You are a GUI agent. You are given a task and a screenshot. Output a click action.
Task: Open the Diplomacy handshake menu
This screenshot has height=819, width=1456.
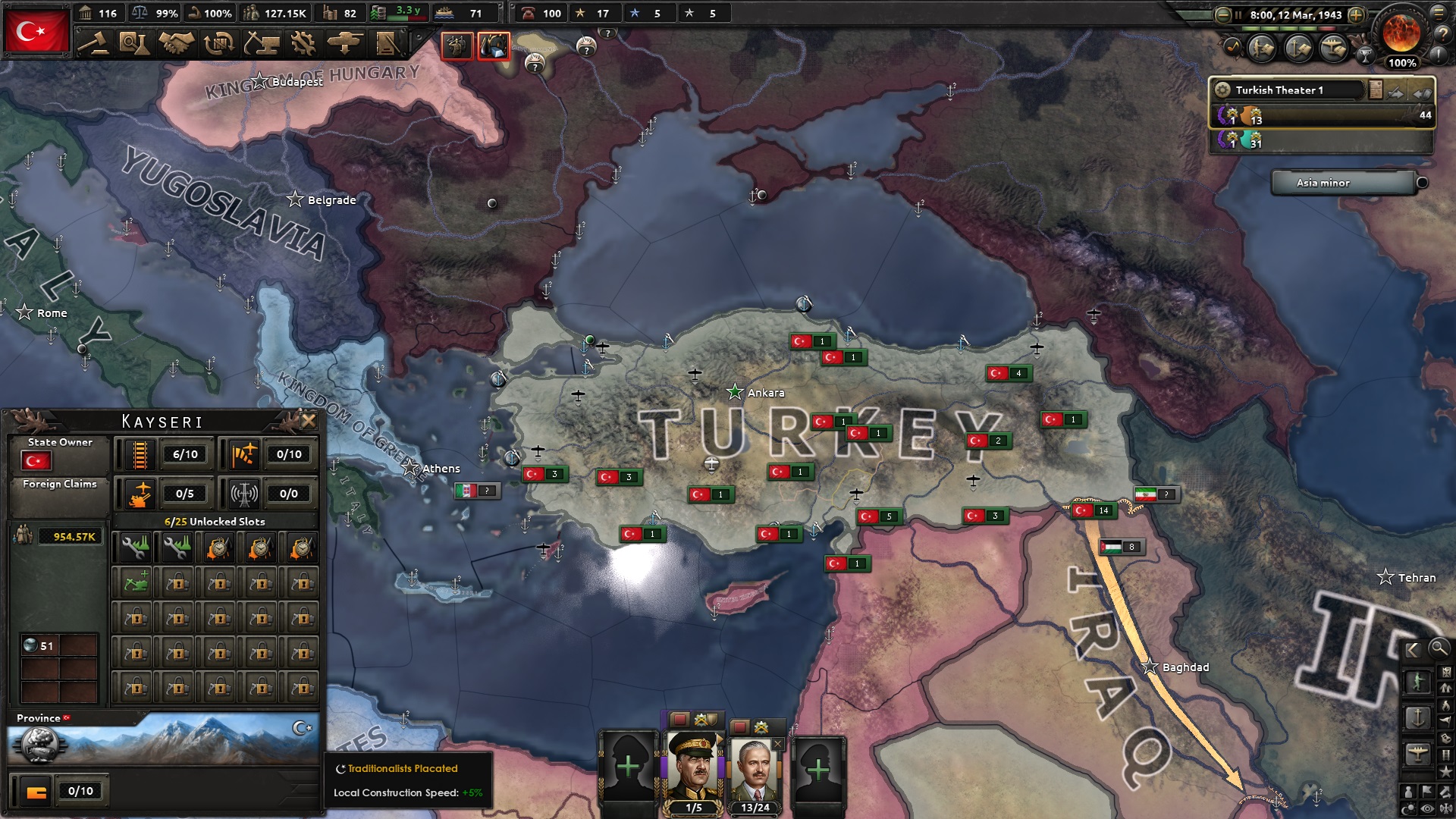(x=179, y=44)
